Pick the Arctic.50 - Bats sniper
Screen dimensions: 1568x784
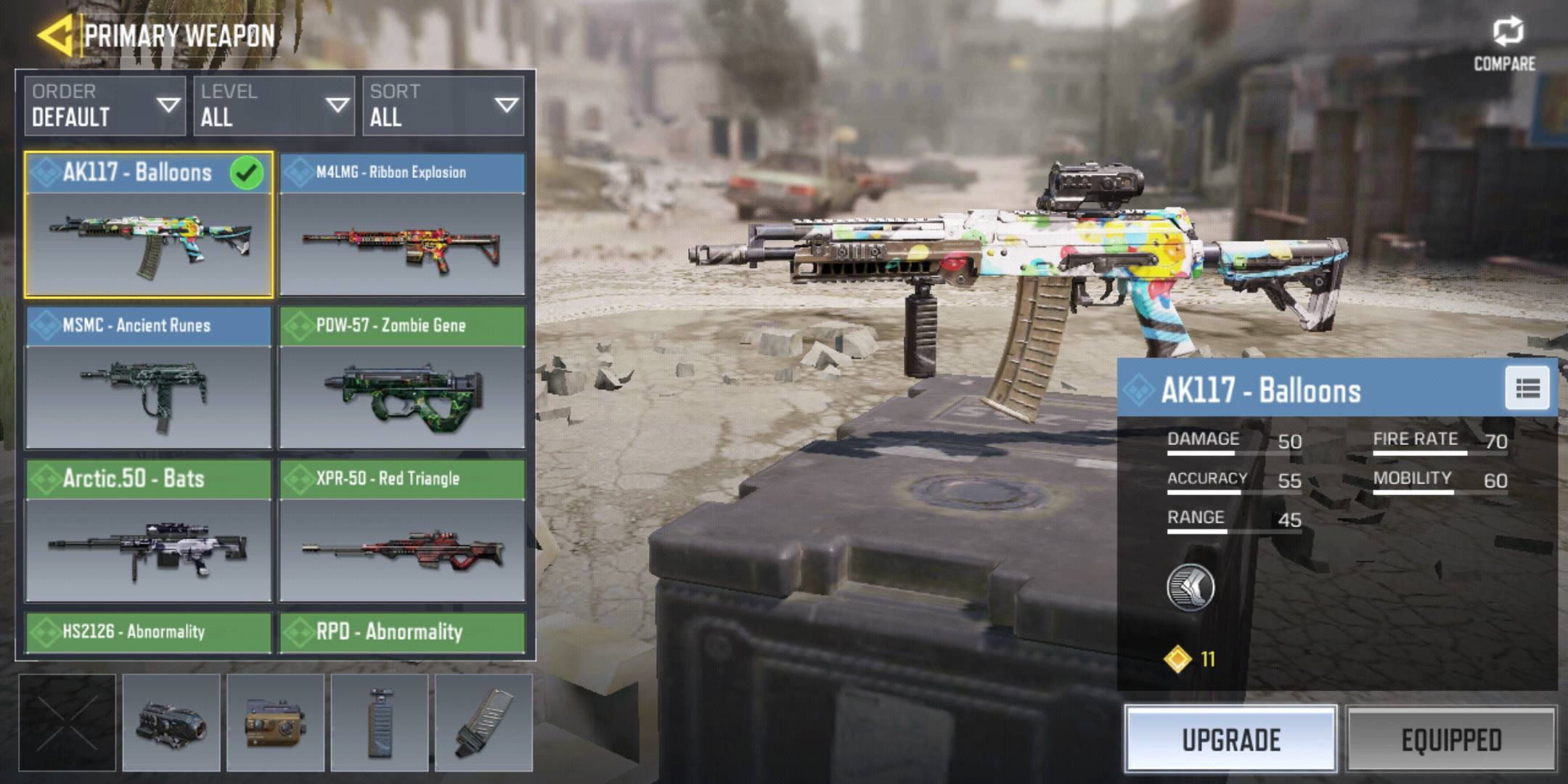(x=149, y=531)
